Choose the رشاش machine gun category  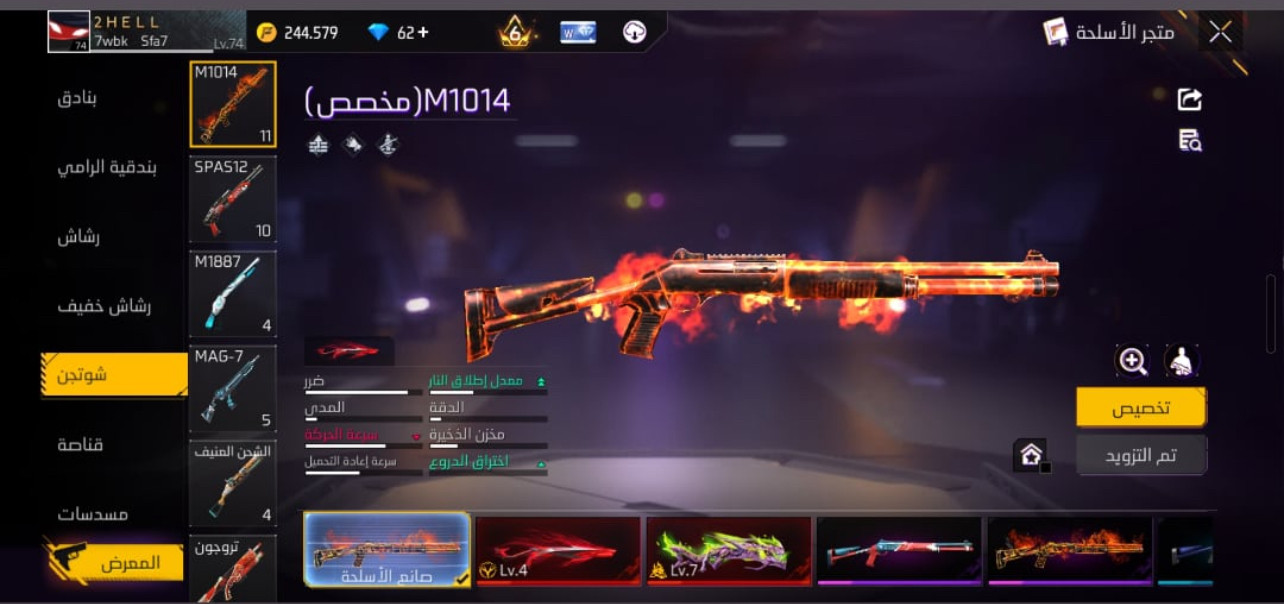tap(78, 237)
